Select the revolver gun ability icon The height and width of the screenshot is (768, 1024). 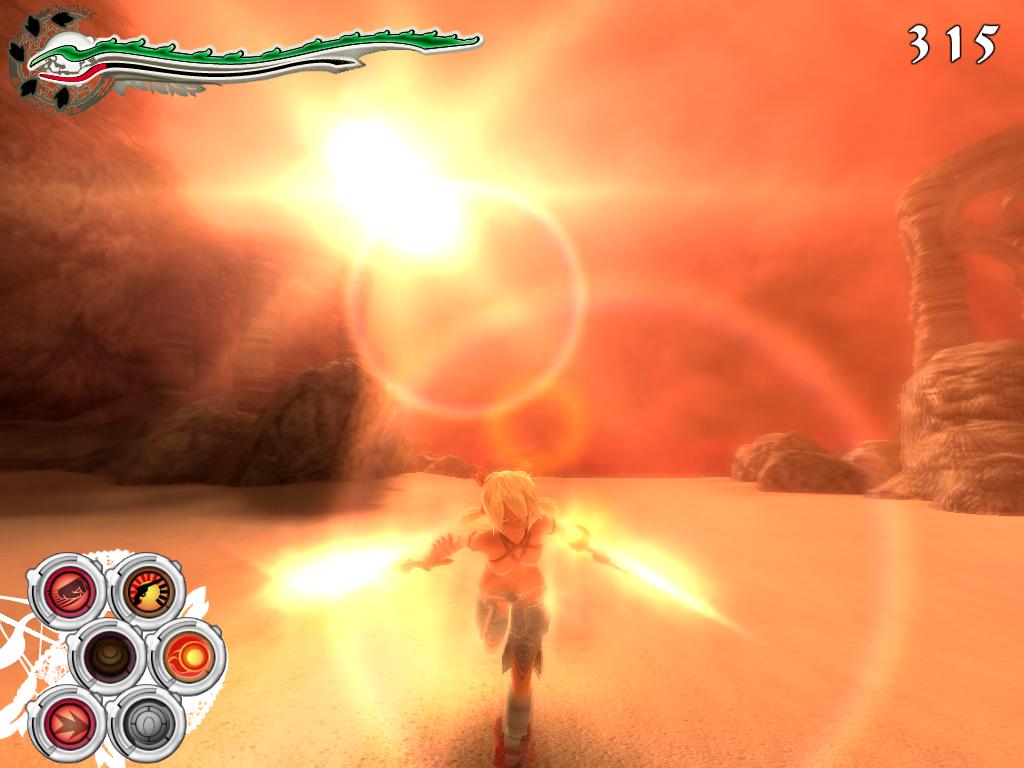click(x=148, y=590)
